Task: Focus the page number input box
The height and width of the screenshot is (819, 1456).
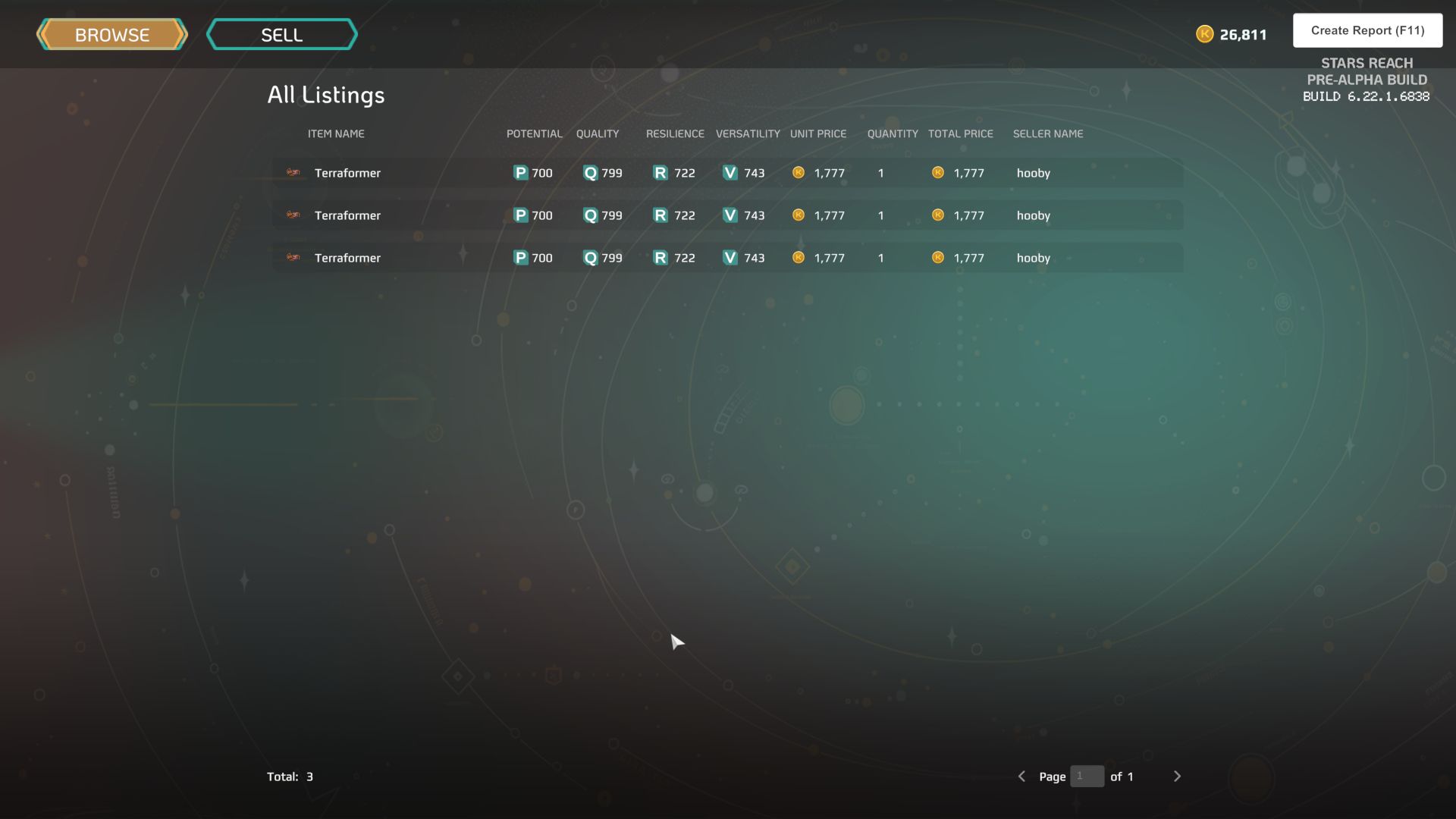Action: coord(1087,777)
